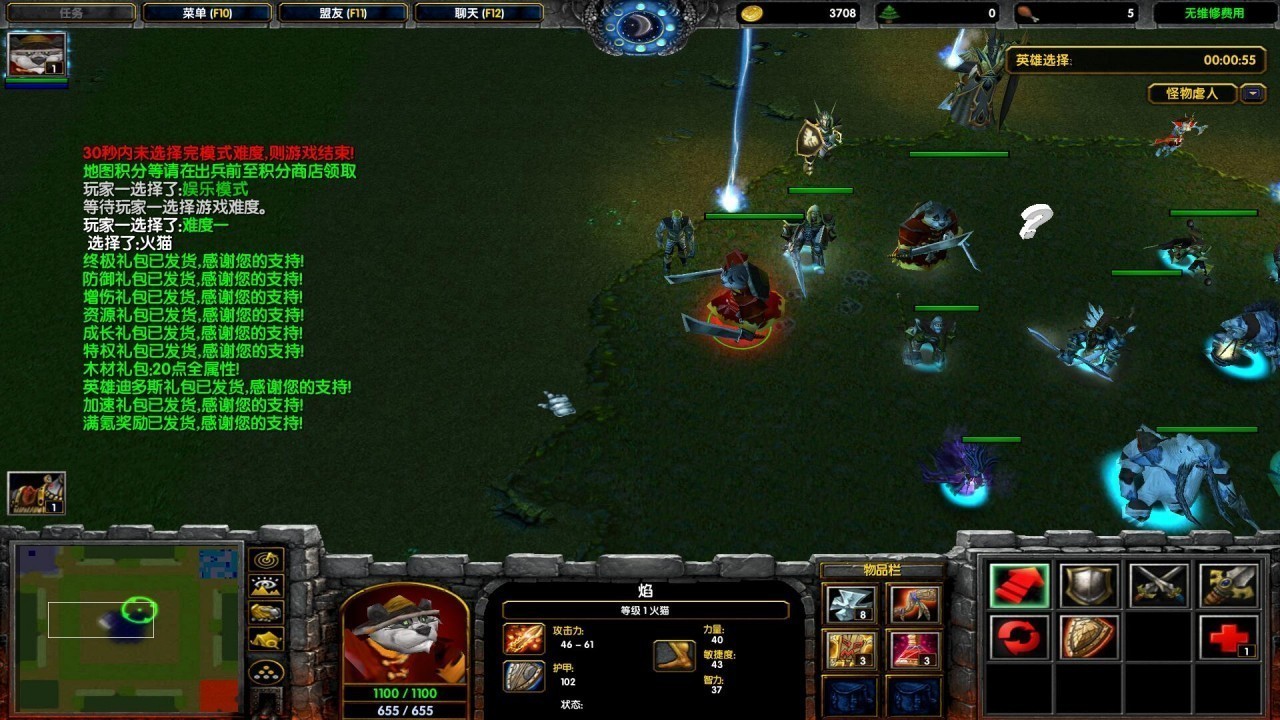This screenshot has width=1280, height=720.
Task: Activate the red circular arrows ability
Action: click(1019, 637)
